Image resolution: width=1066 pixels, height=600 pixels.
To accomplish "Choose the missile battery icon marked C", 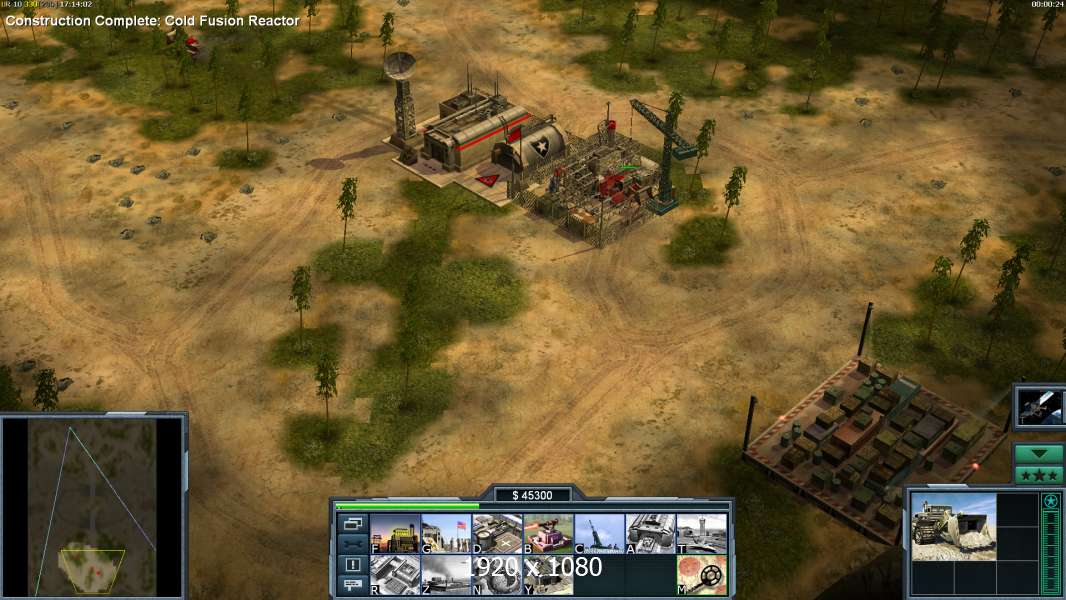I will pyautogui.click(x=599, y=534).
